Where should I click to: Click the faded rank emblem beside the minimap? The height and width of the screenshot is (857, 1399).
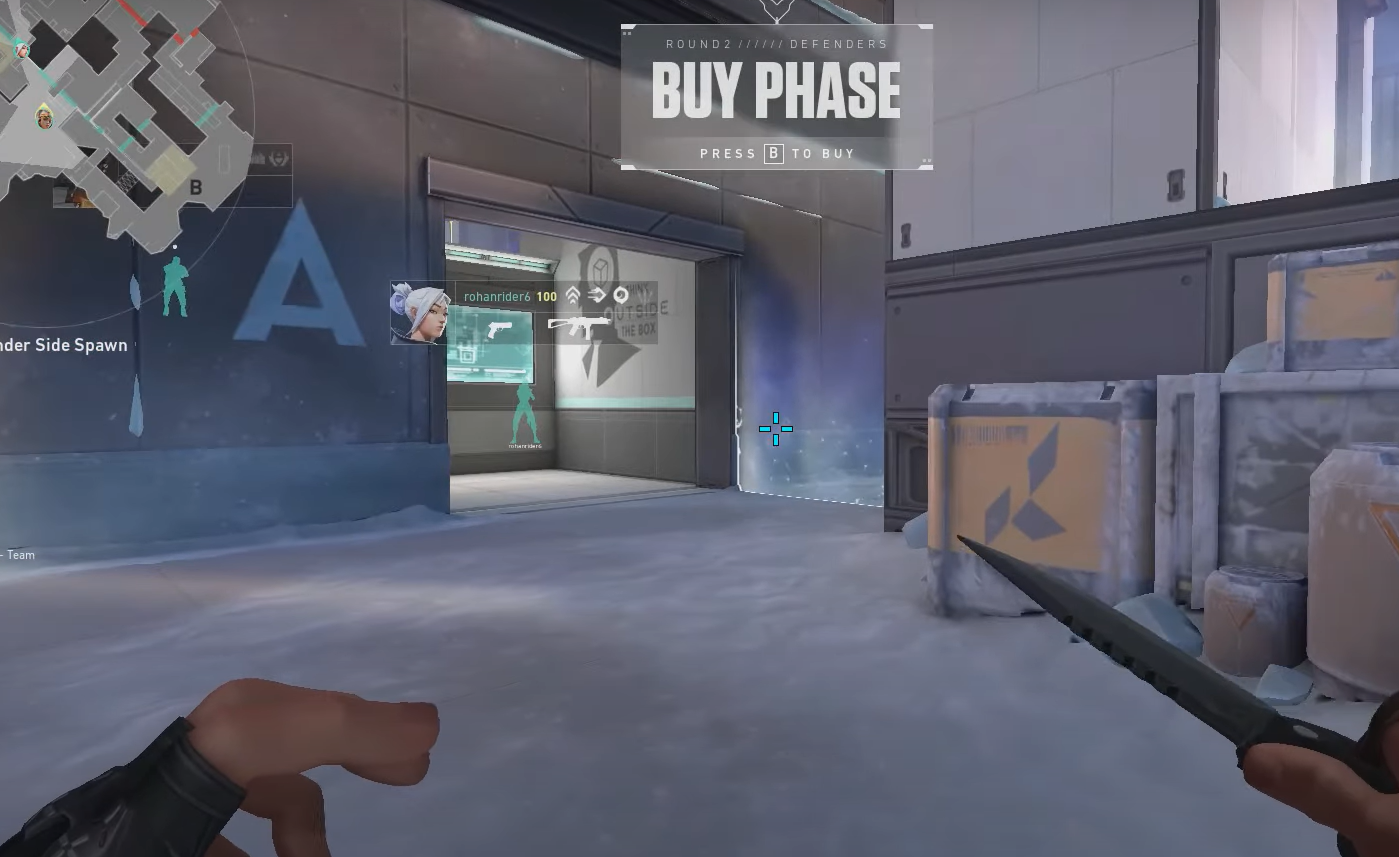click(x=280, y=159)
